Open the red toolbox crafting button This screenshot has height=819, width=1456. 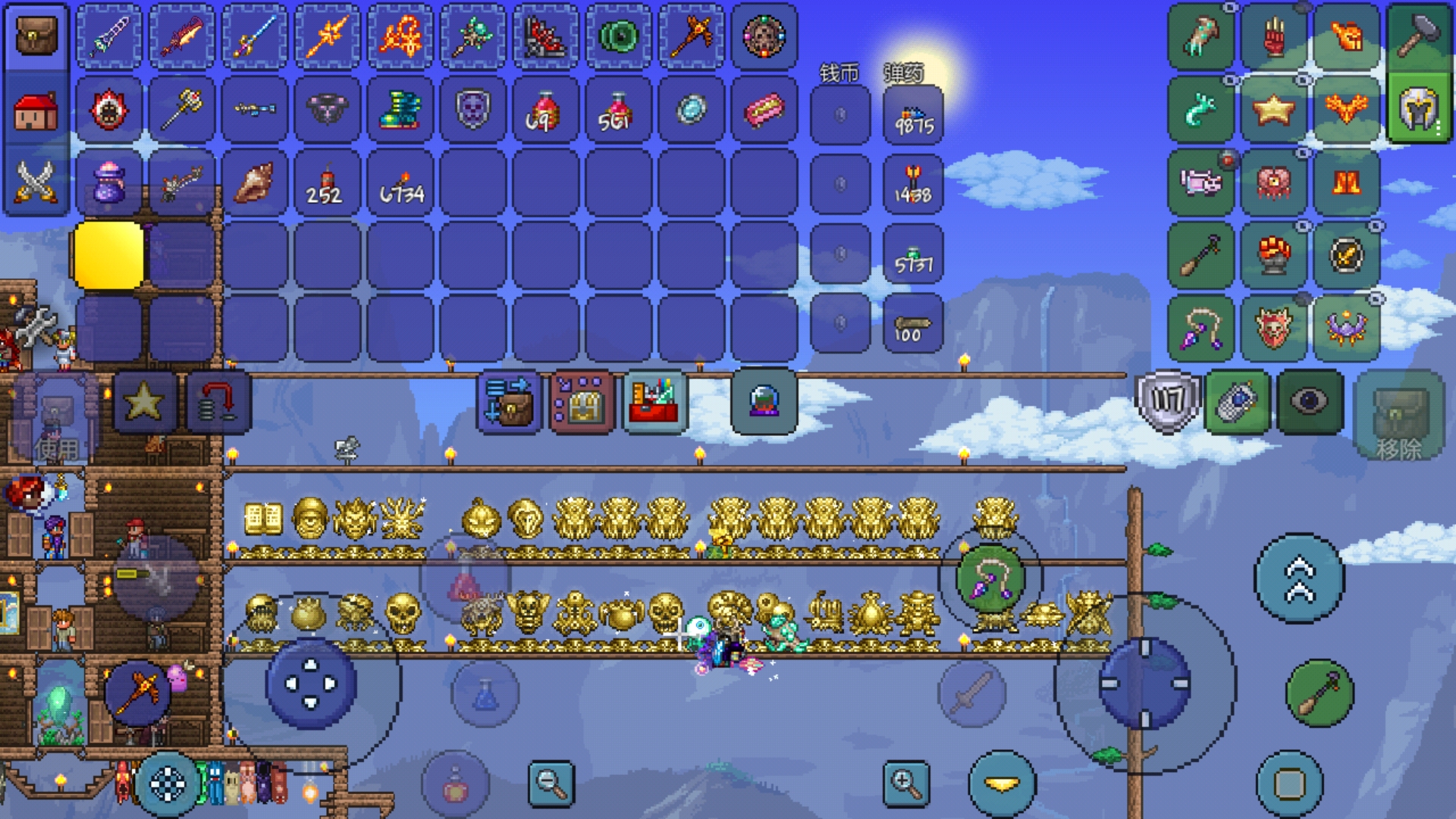pos(654,402)
